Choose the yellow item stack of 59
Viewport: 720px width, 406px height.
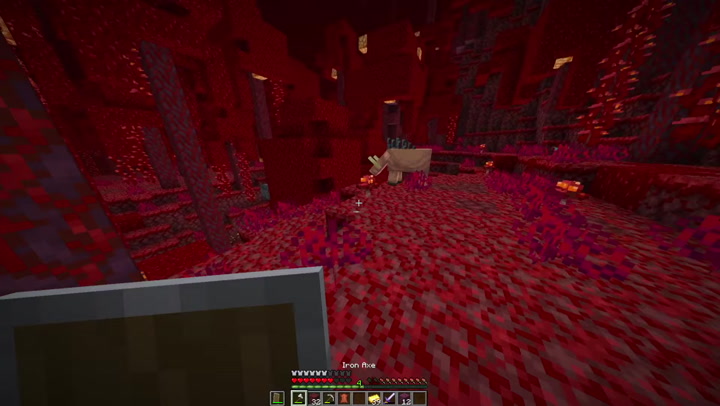pos(373,398)
